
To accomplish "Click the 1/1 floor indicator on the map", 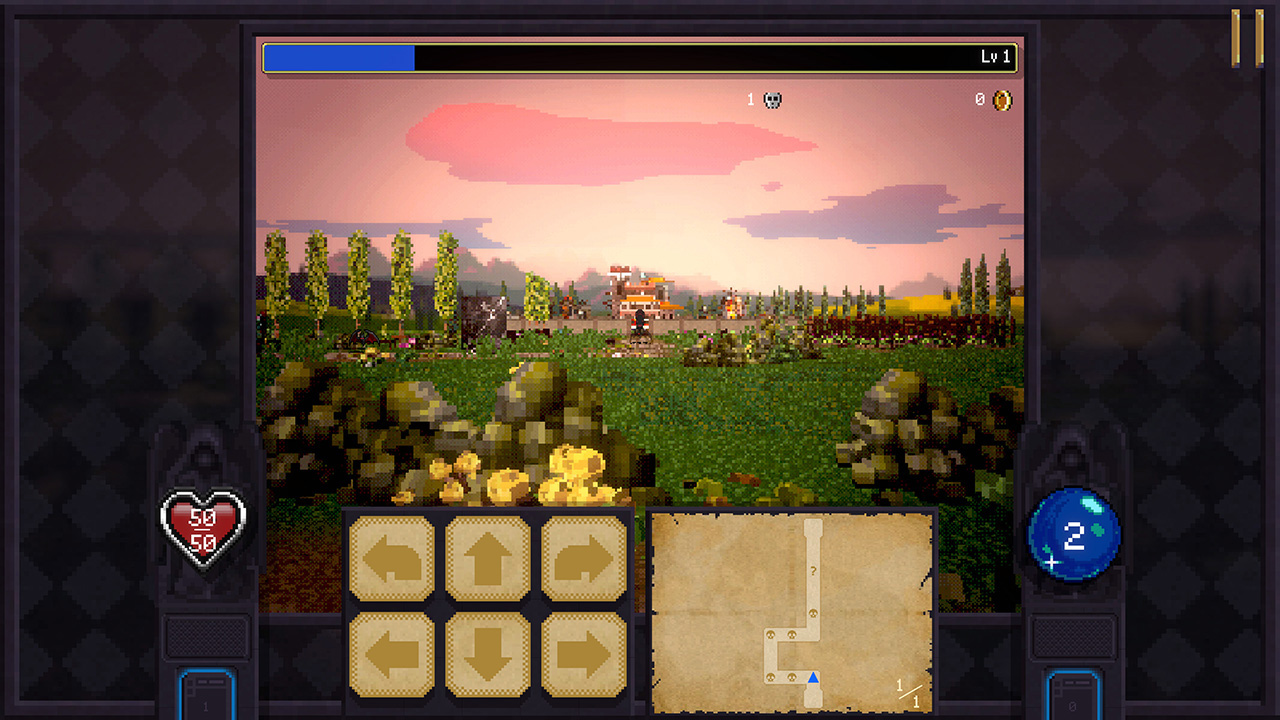I will [x=908, y=691].
